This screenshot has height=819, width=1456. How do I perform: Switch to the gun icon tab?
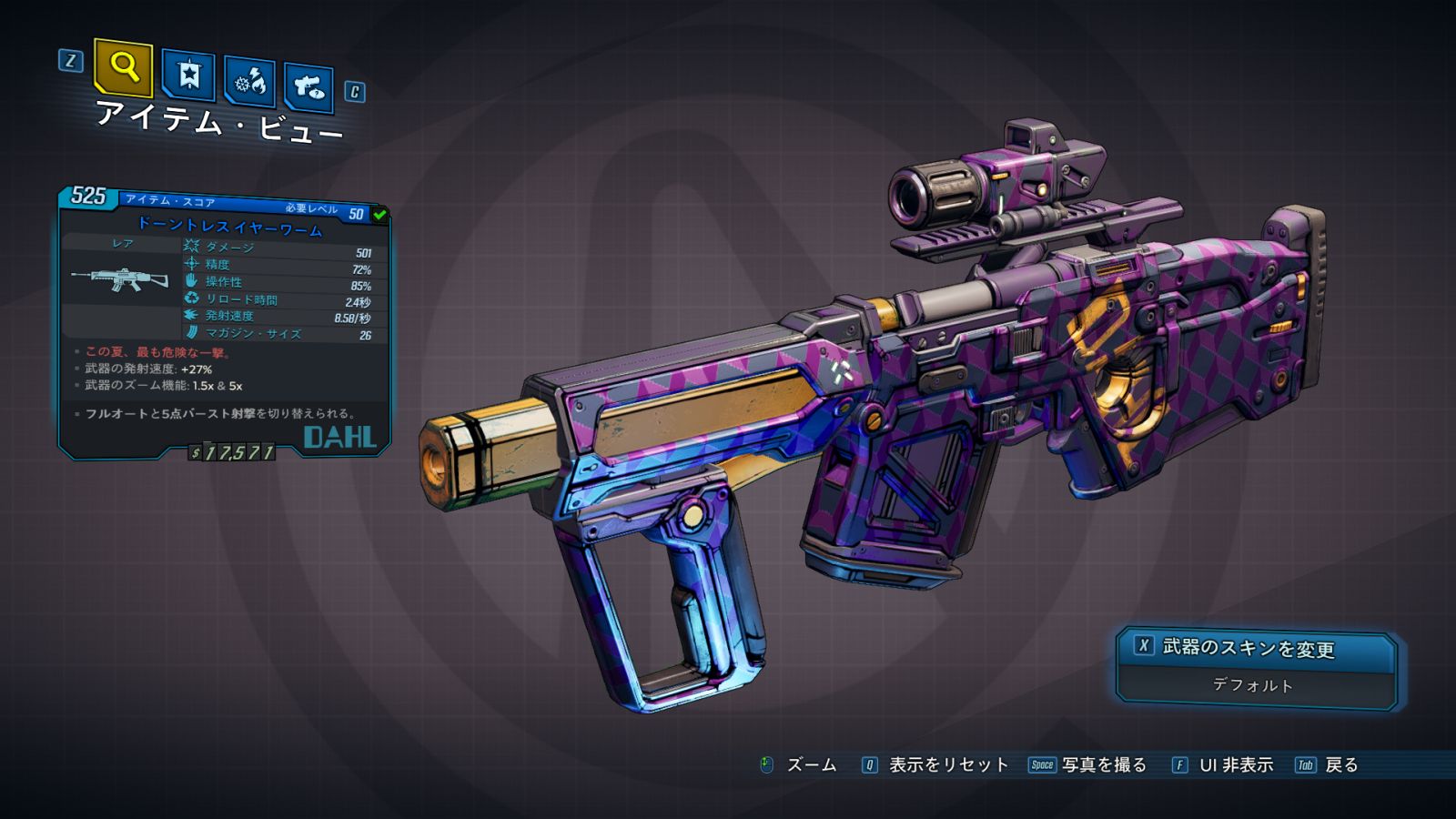[x=308, y=87]
